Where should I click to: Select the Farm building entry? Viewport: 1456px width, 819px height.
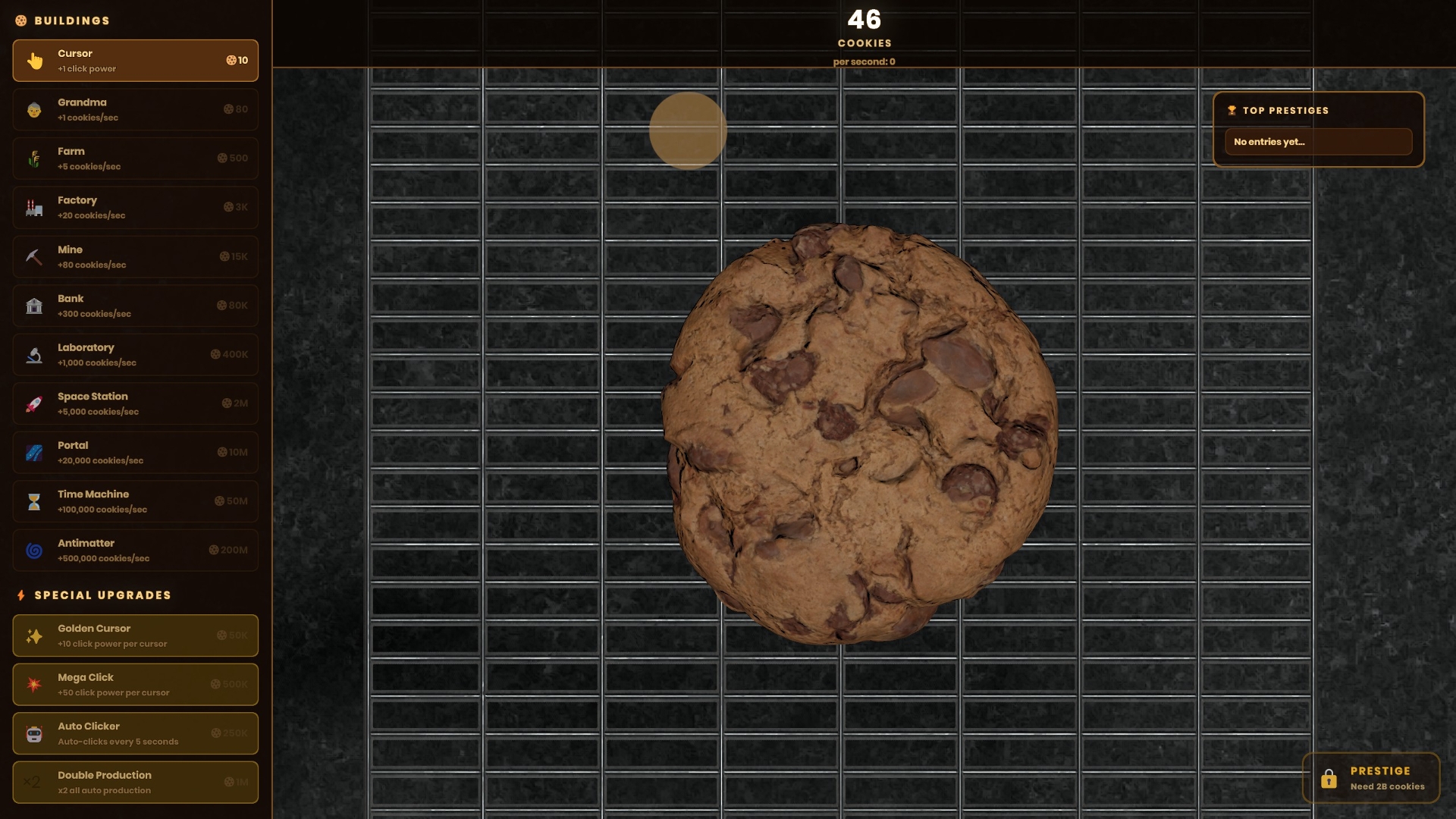tap(135, 158)
